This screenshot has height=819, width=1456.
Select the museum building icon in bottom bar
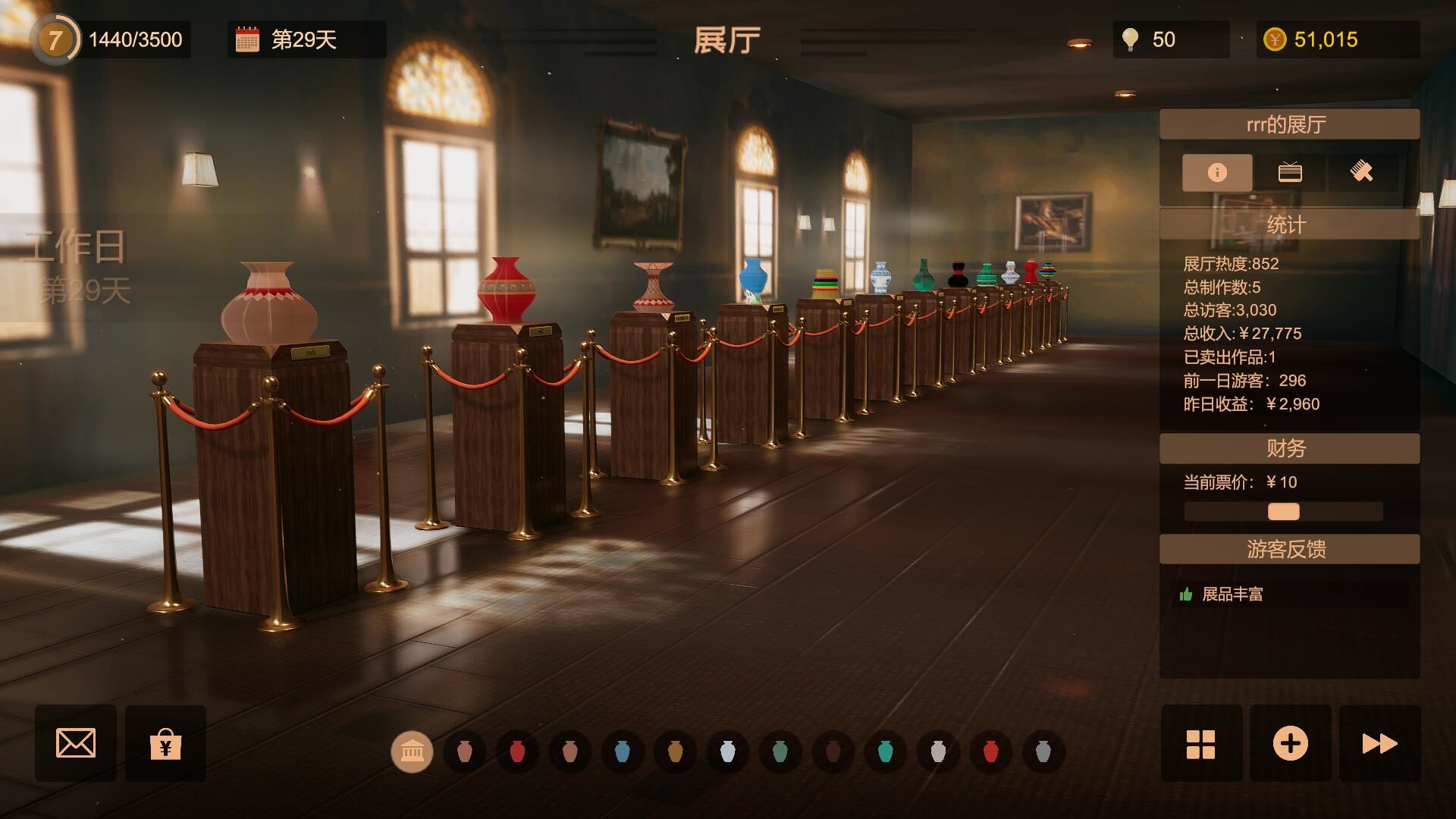coord(412,752)
